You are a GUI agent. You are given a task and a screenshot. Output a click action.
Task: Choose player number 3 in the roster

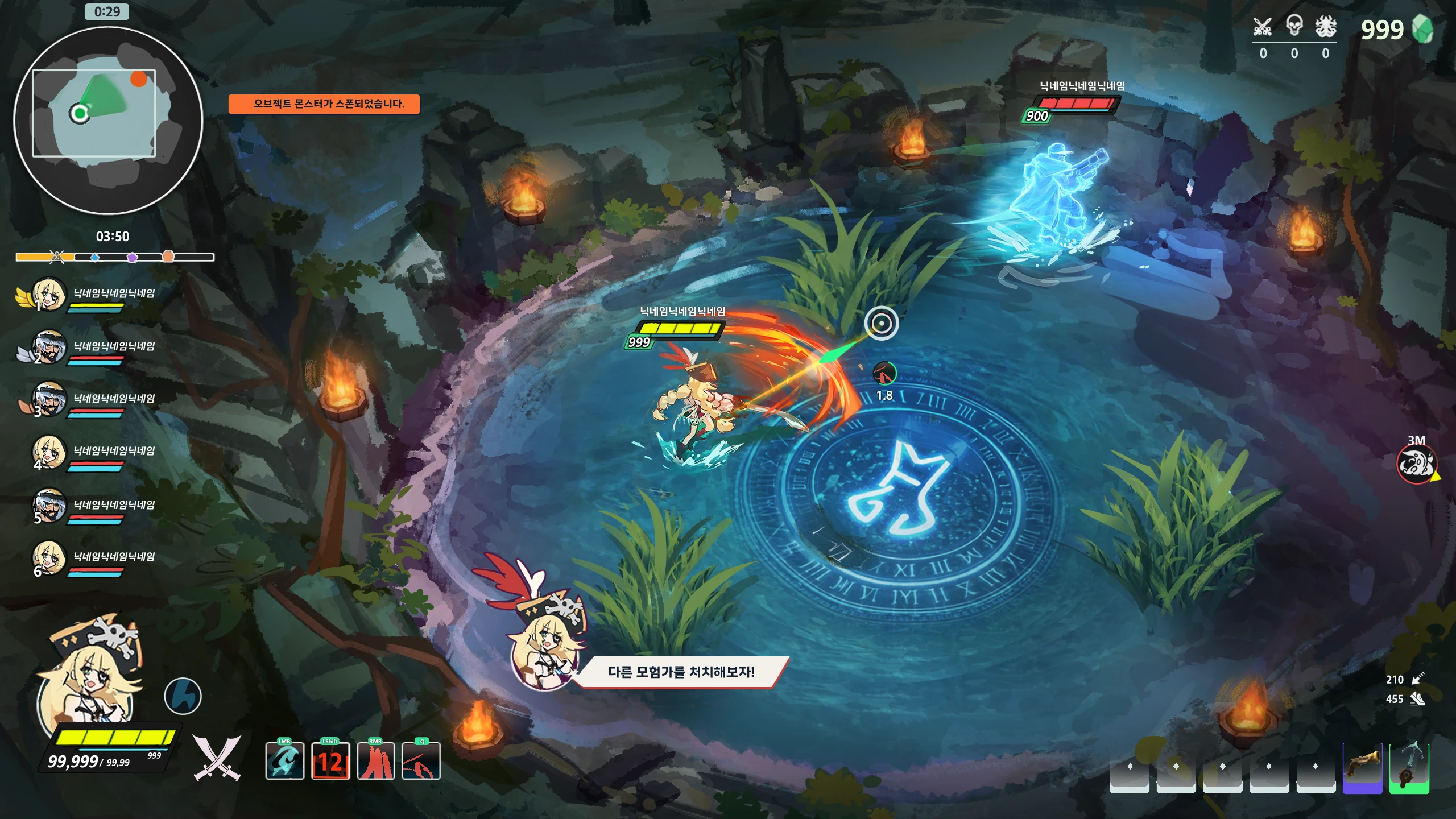coord(49,399)
